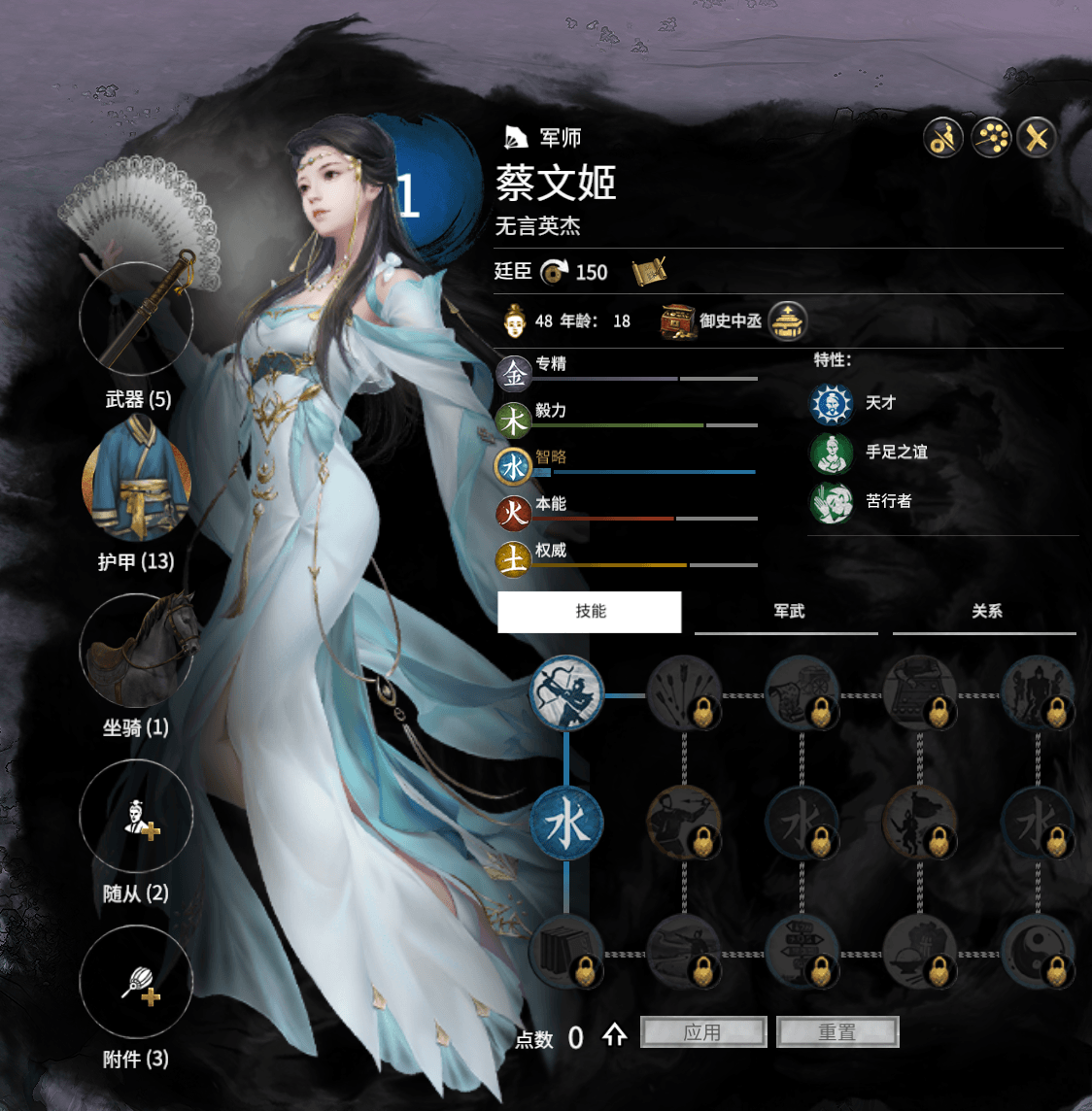
Task: Switch to the 技能 skills tab
Action: 590,612
